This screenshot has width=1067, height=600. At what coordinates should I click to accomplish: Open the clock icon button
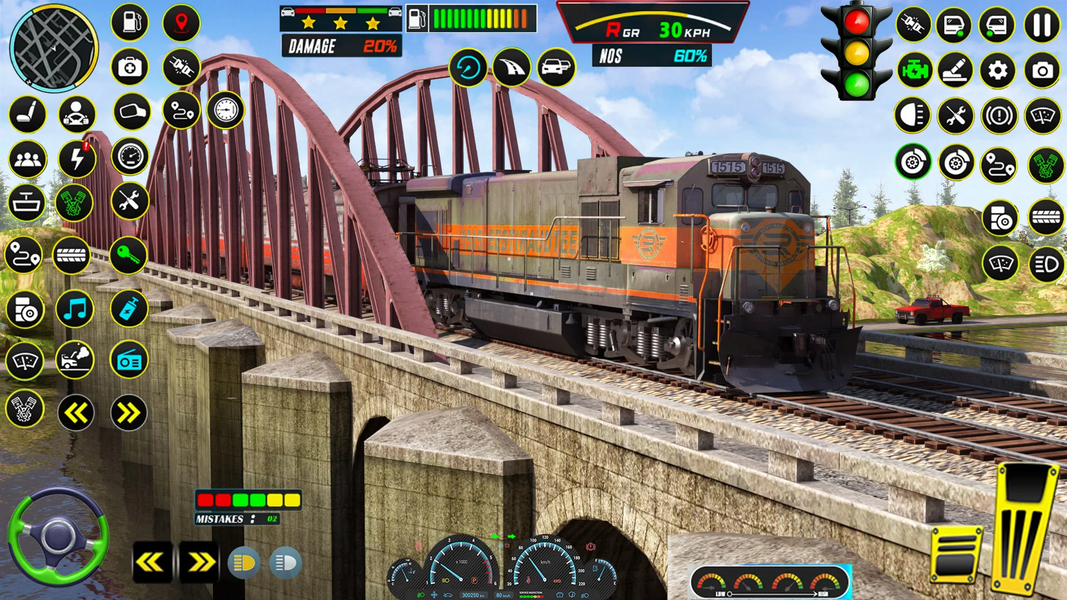[x=226, y=109]
